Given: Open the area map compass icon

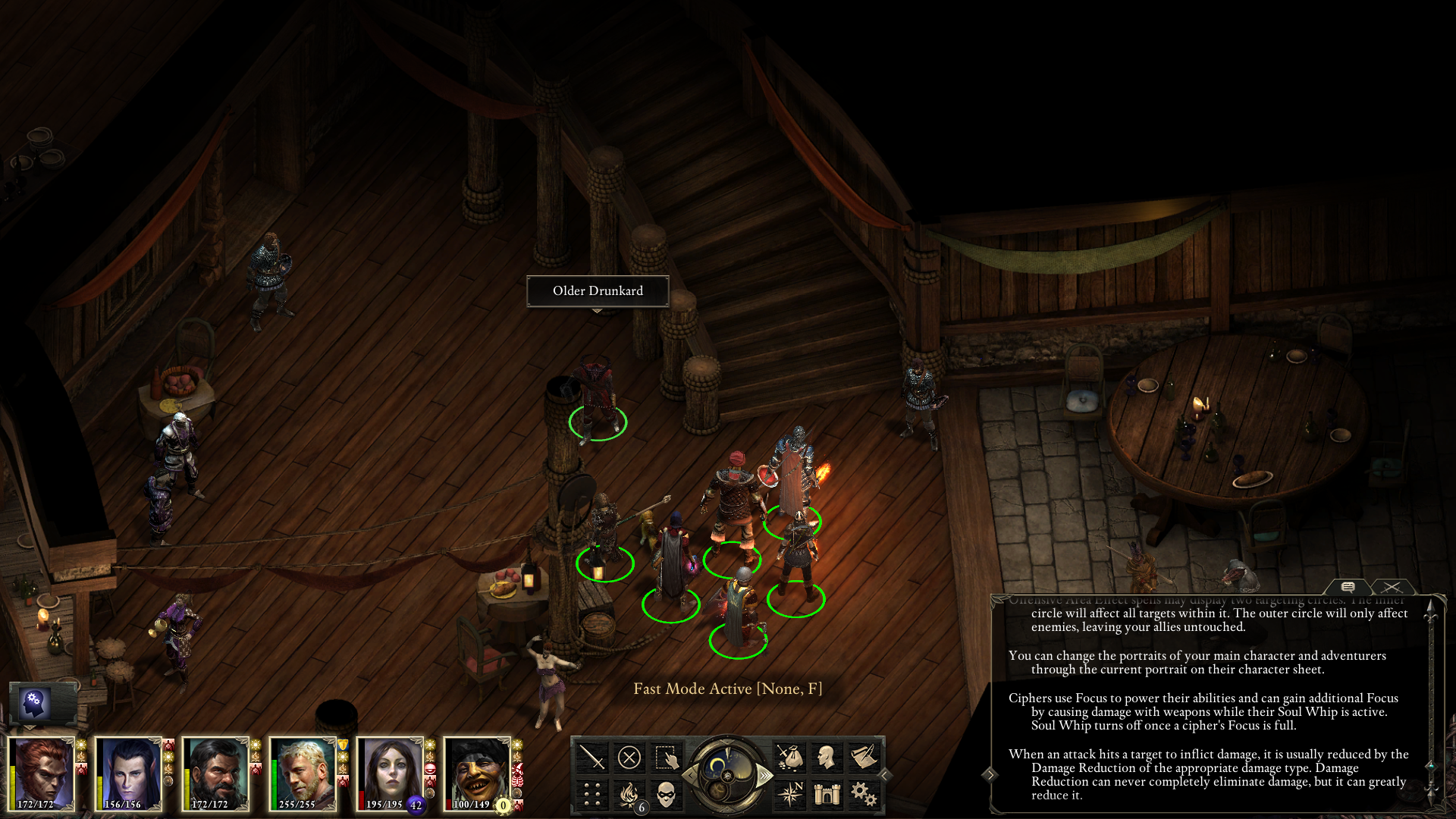Looking at the screenshot, I should [789, 794].
